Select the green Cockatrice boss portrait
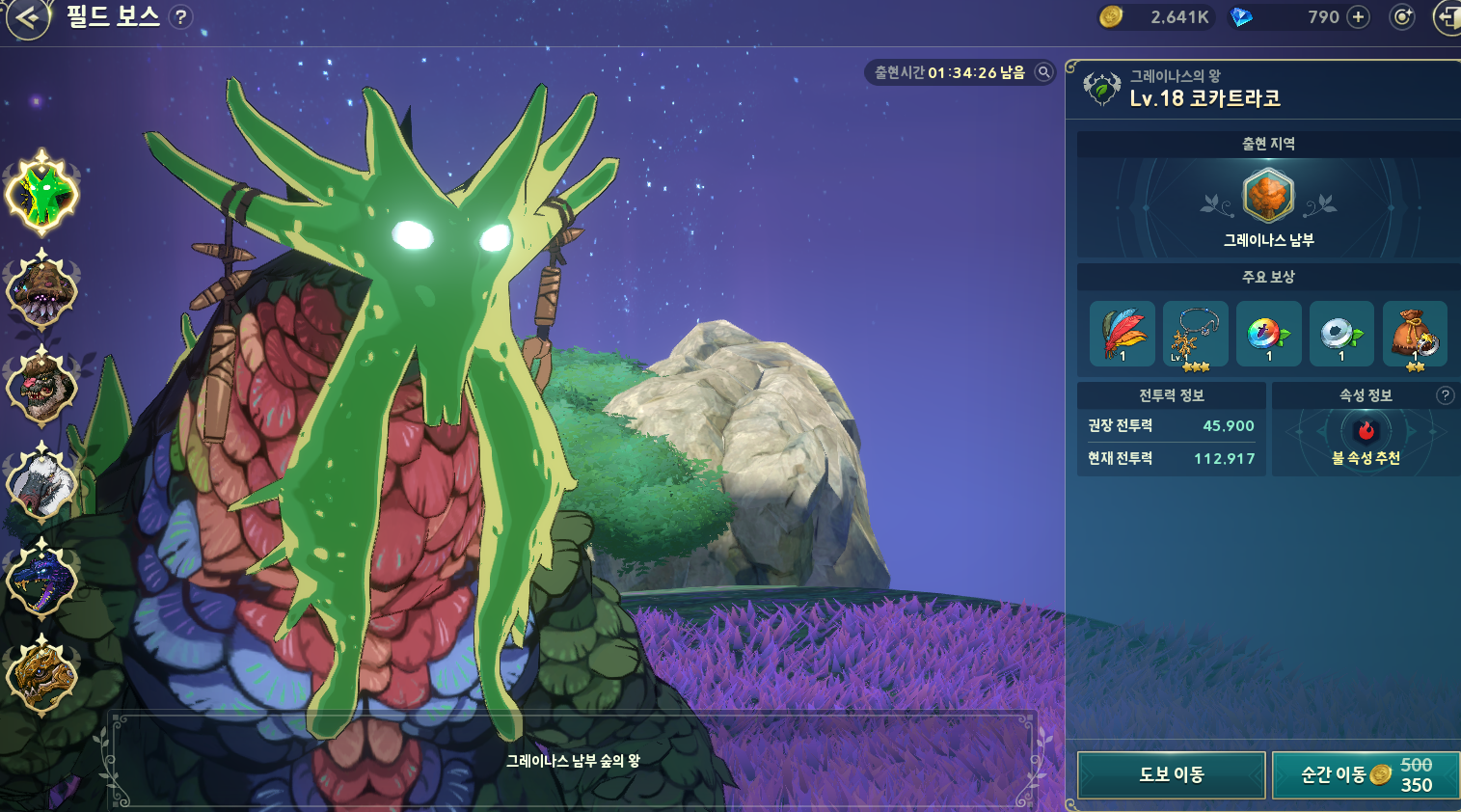This screenshot has height=812, width=1461. (41, 194)
